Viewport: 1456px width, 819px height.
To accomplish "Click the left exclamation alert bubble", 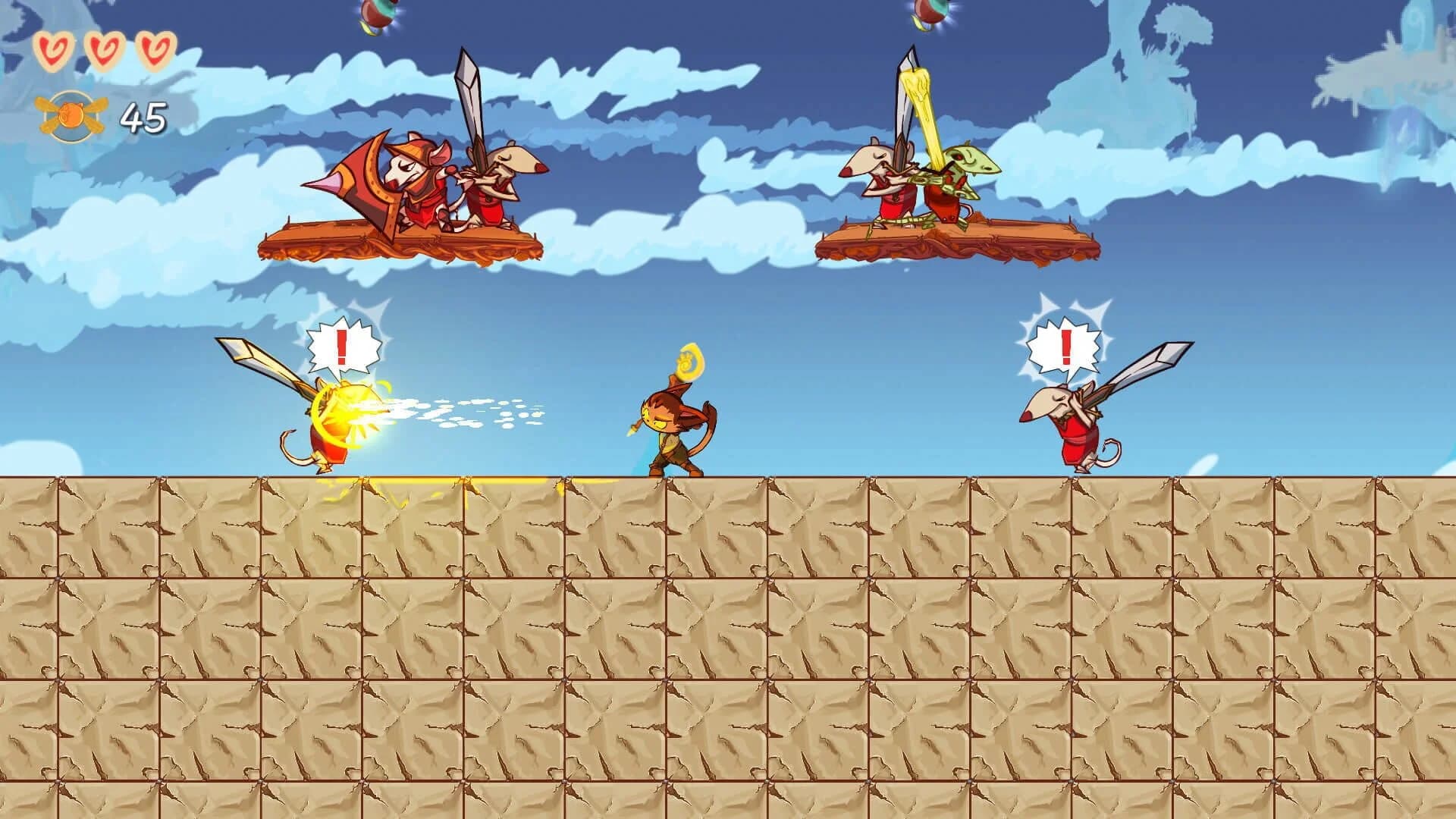I will click(341, 345).
